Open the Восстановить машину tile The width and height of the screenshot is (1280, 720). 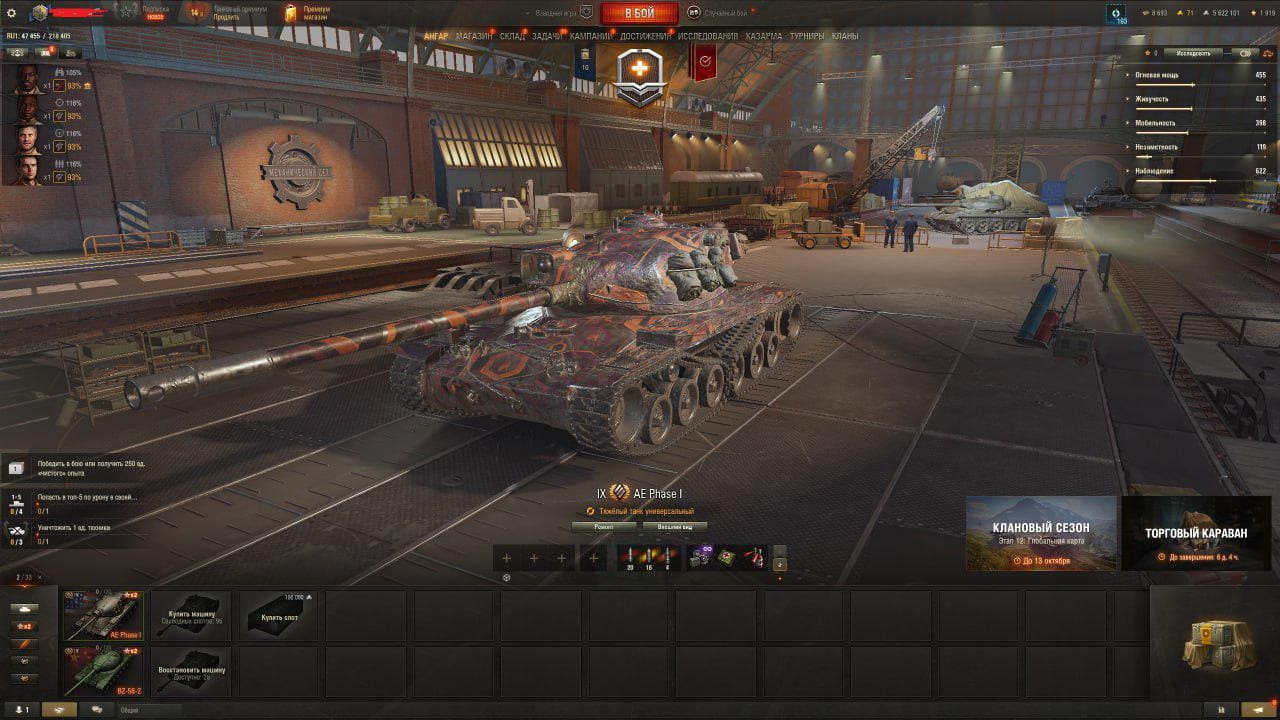191,671
